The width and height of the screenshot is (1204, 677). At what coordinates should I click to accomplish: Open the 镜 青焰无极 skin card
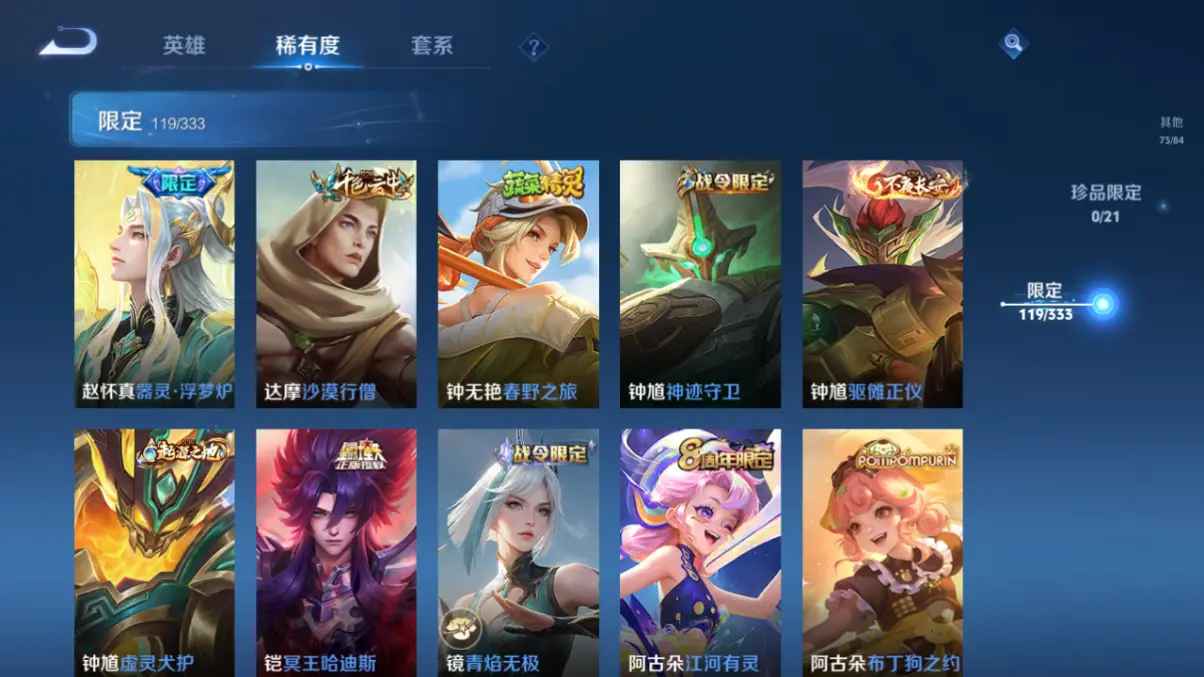518,552
